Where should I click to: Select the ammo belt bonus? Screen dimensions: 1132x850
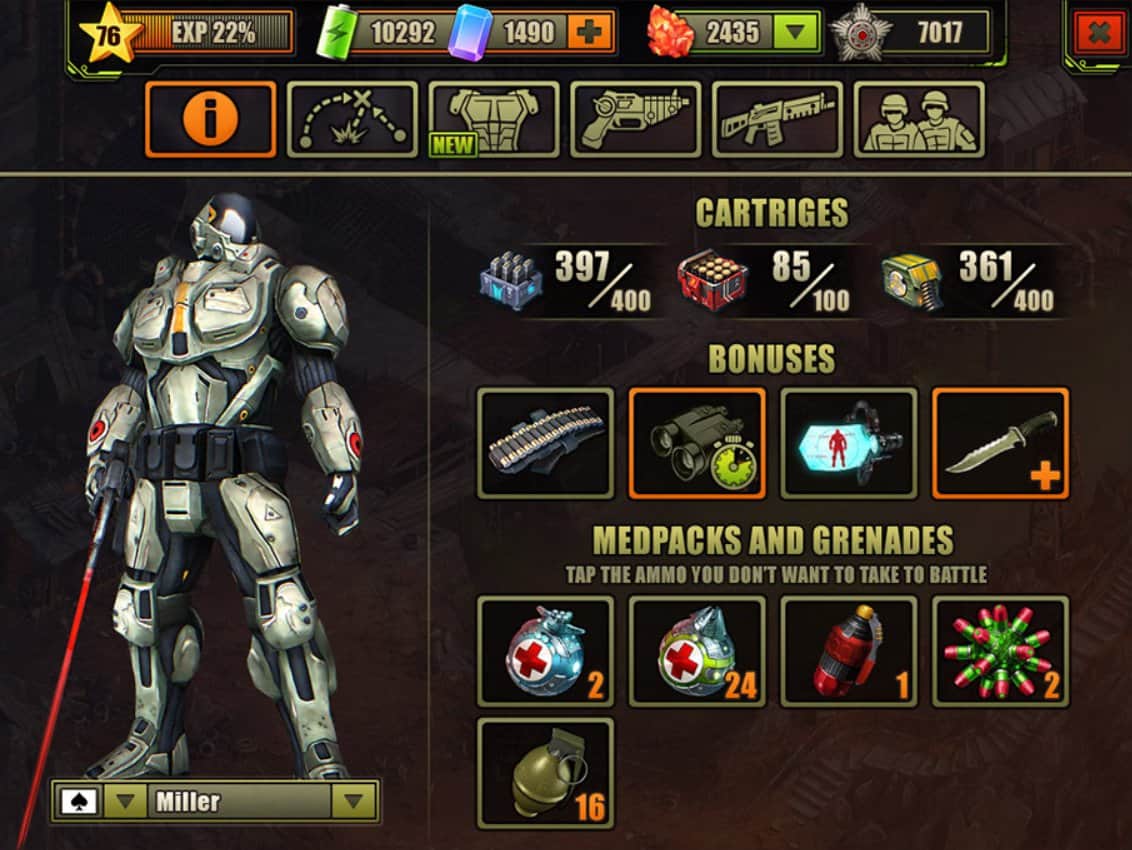coord(545,443)
